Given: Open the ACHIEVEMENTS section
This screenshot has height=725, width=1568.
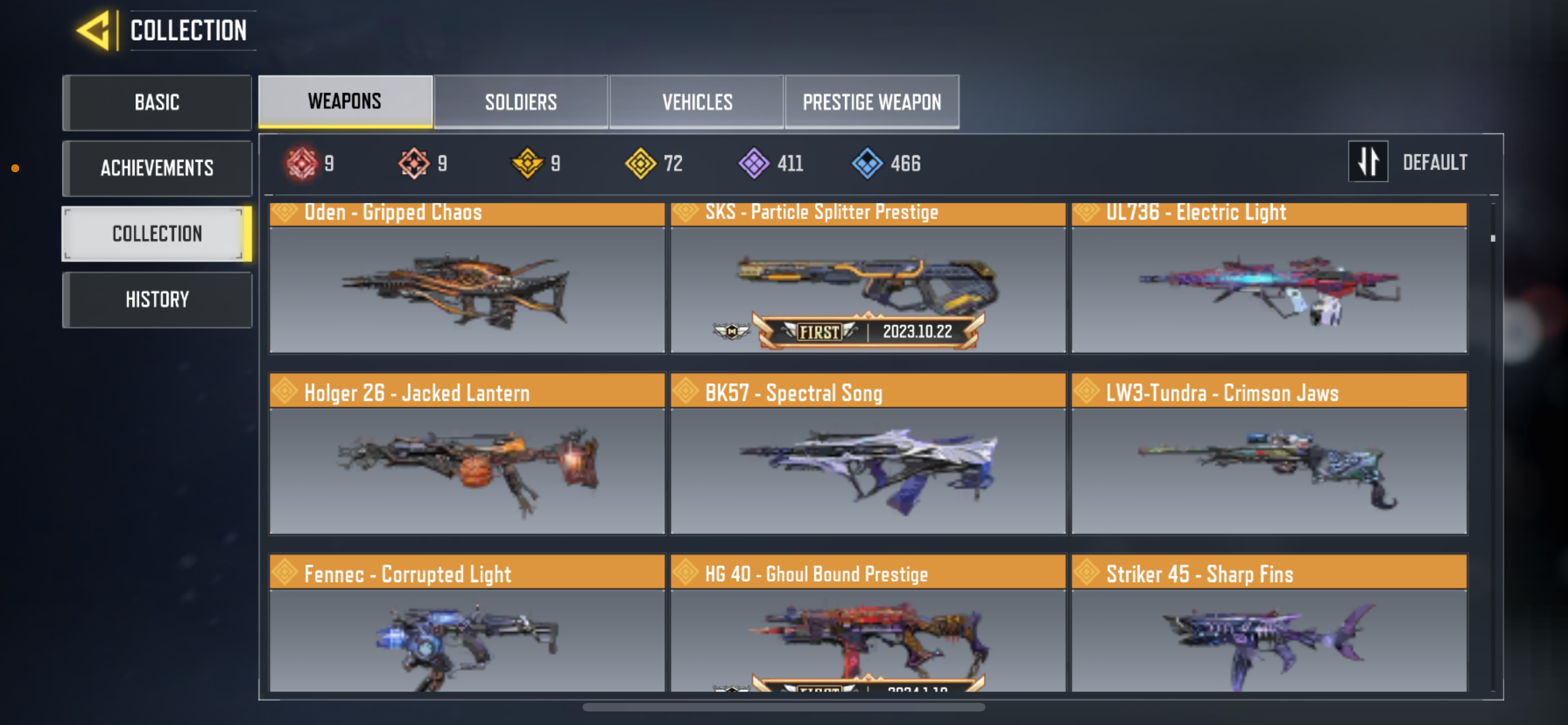Looking at the screenshot, I should (157, 168).
